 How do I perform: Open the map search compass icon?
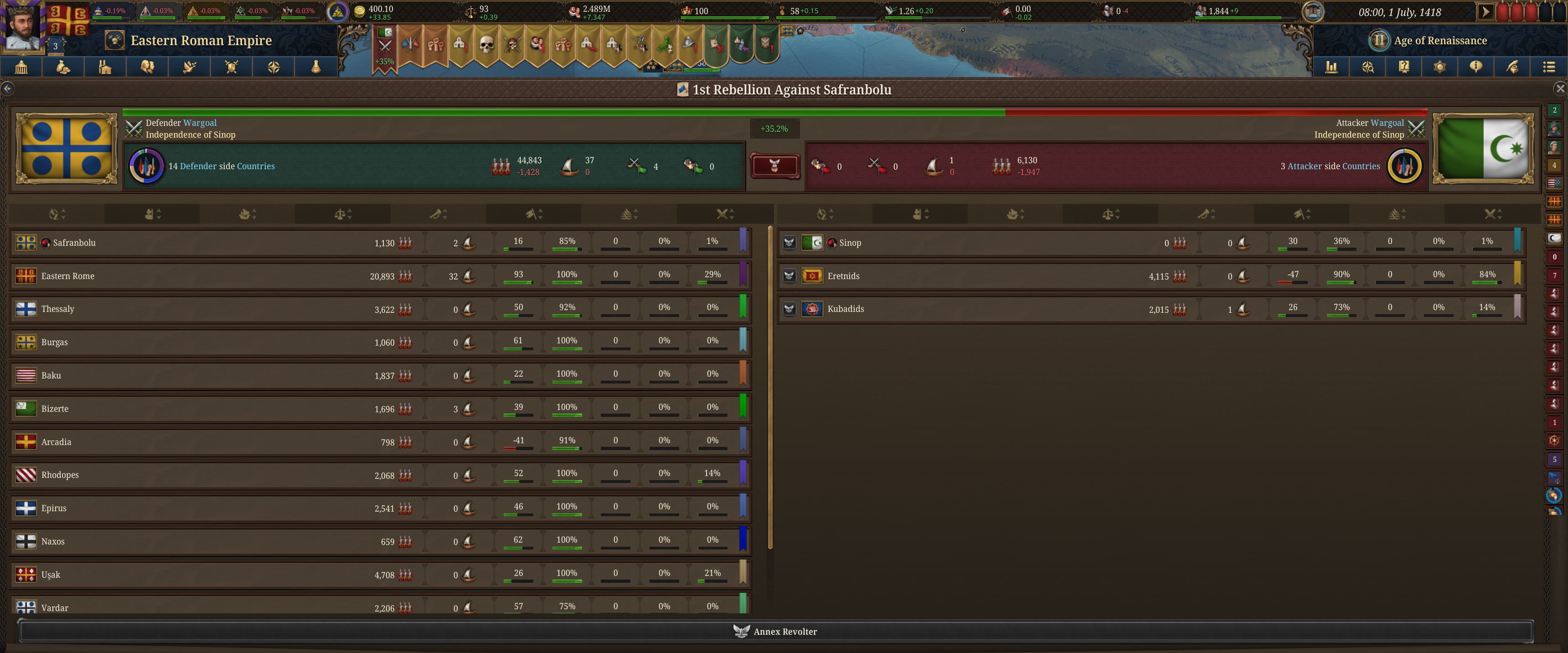click(1368, 67)
